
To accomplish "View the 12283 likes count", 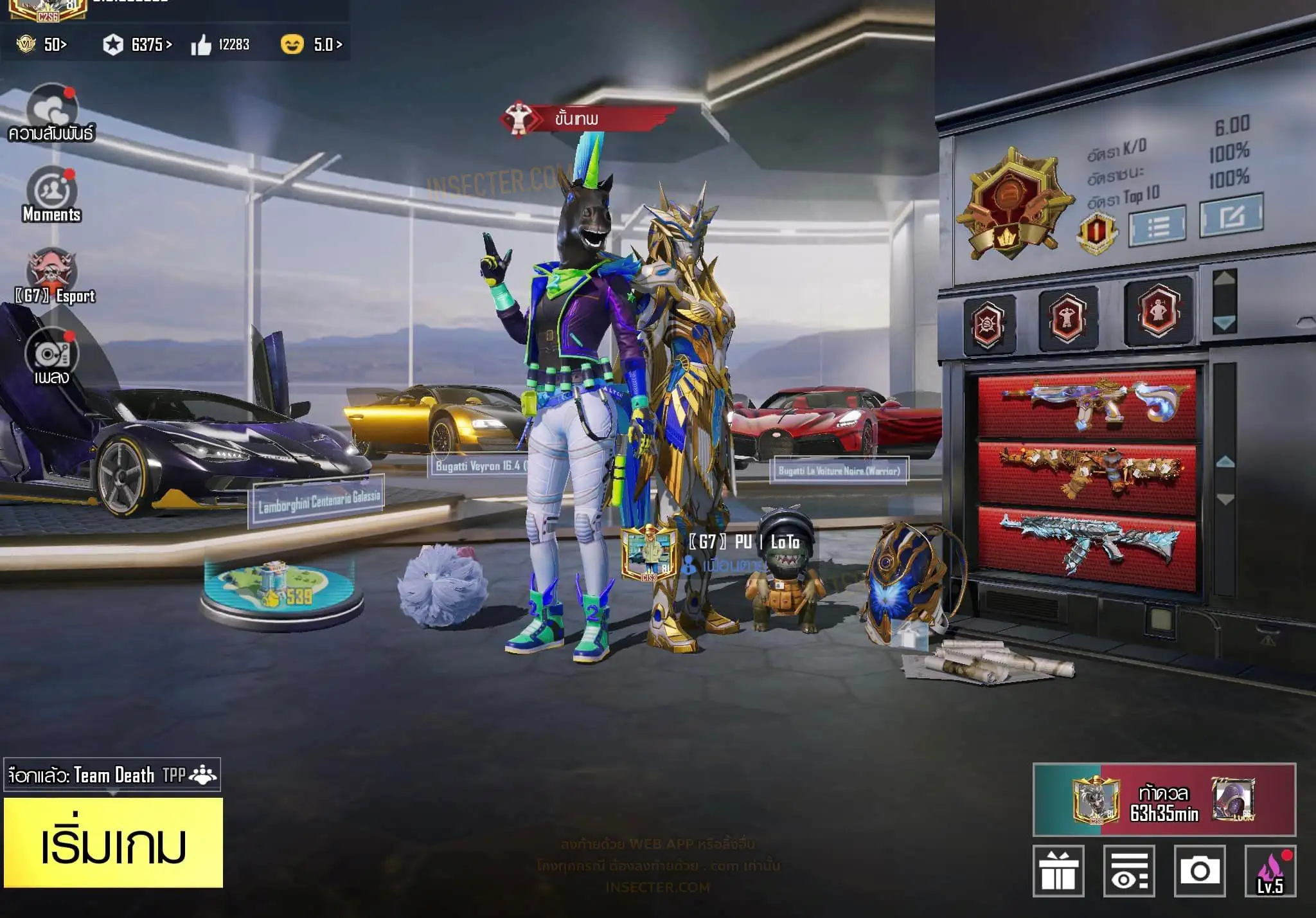I will pyautogui.click(x=220, y=44).
